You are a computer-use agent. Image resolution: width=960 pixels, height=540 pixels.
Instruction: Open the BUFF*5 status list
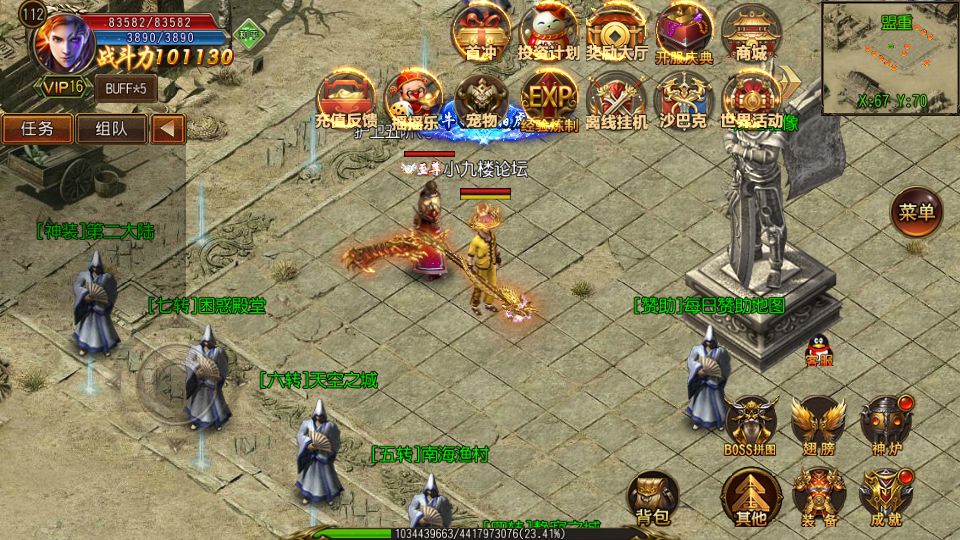[x=125, y=88]
